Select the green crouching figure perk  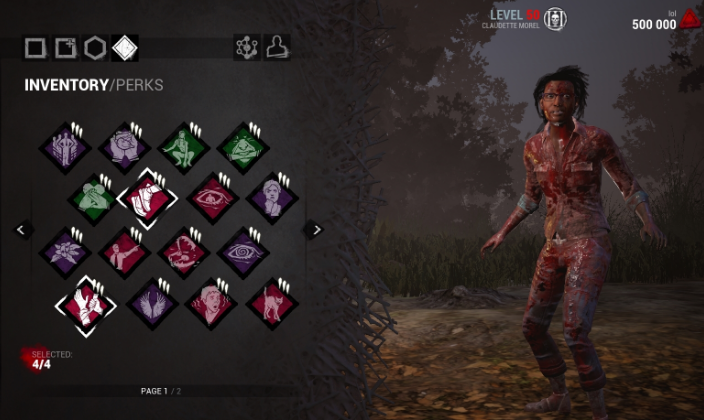[183, 147]
